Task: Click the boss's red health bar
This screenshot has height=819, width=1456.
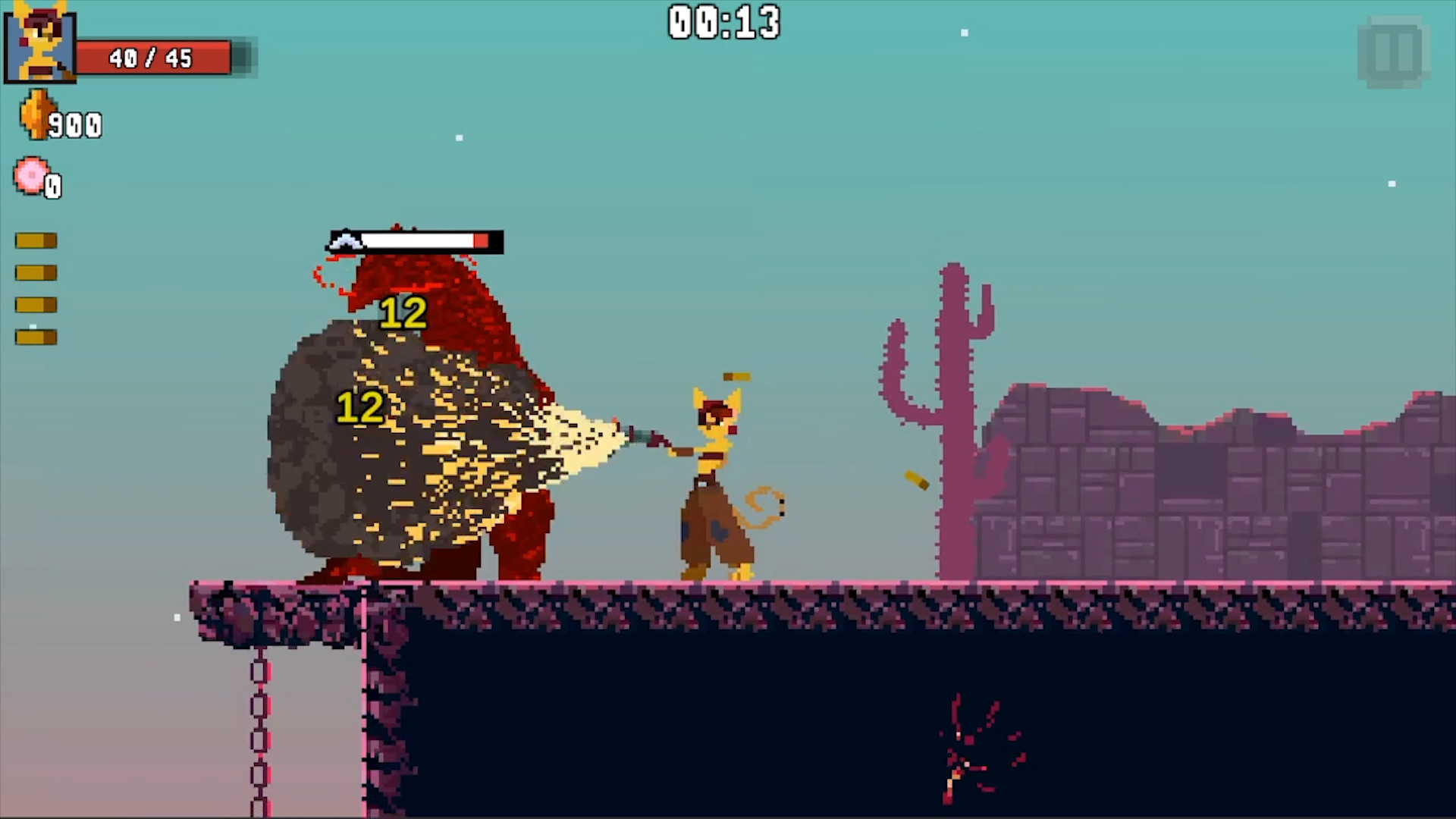Action: tap(425, 242)
